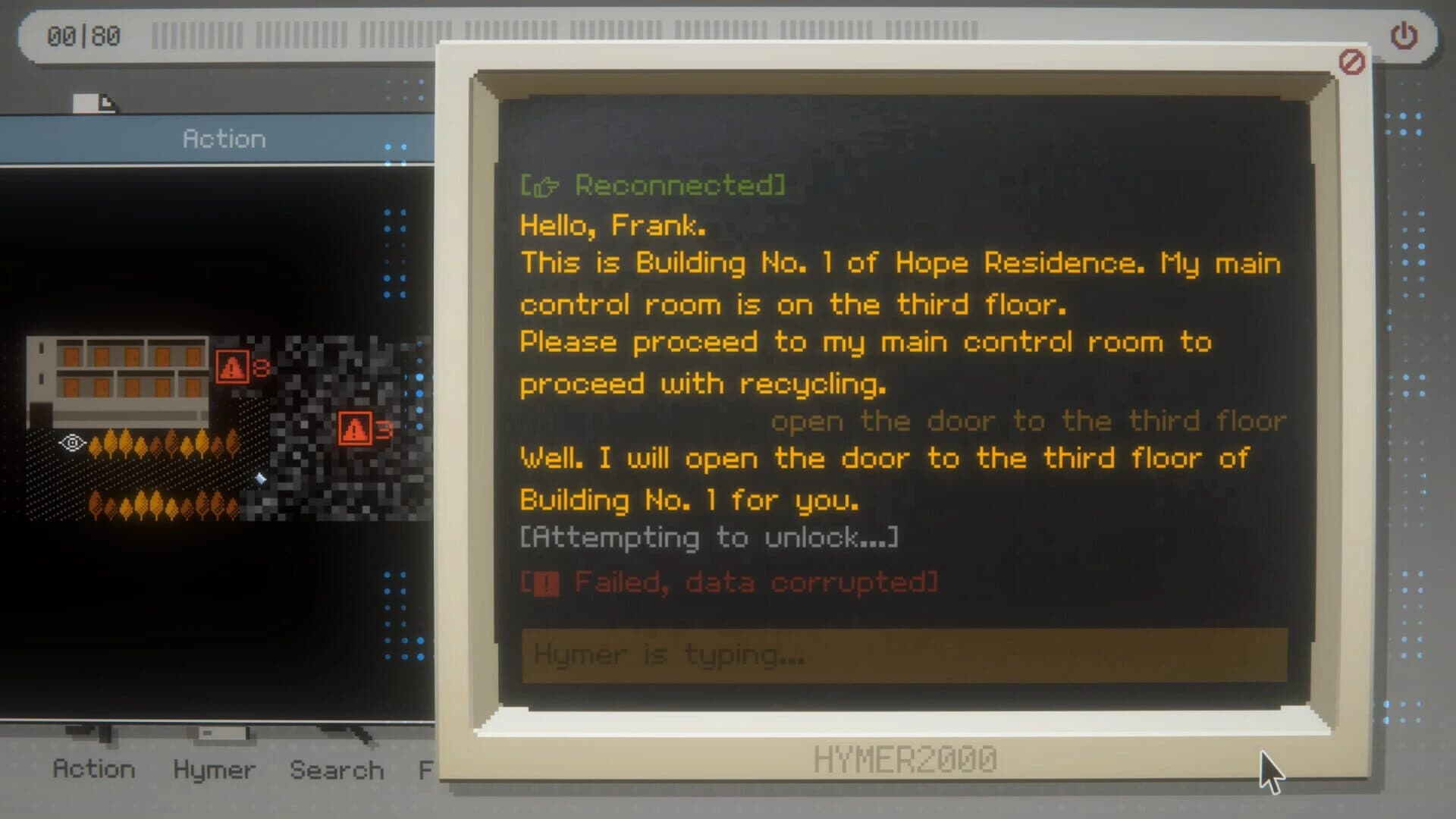
Task: Open the Hymer menu in the bottom bar
Action: tap(213, 770)
